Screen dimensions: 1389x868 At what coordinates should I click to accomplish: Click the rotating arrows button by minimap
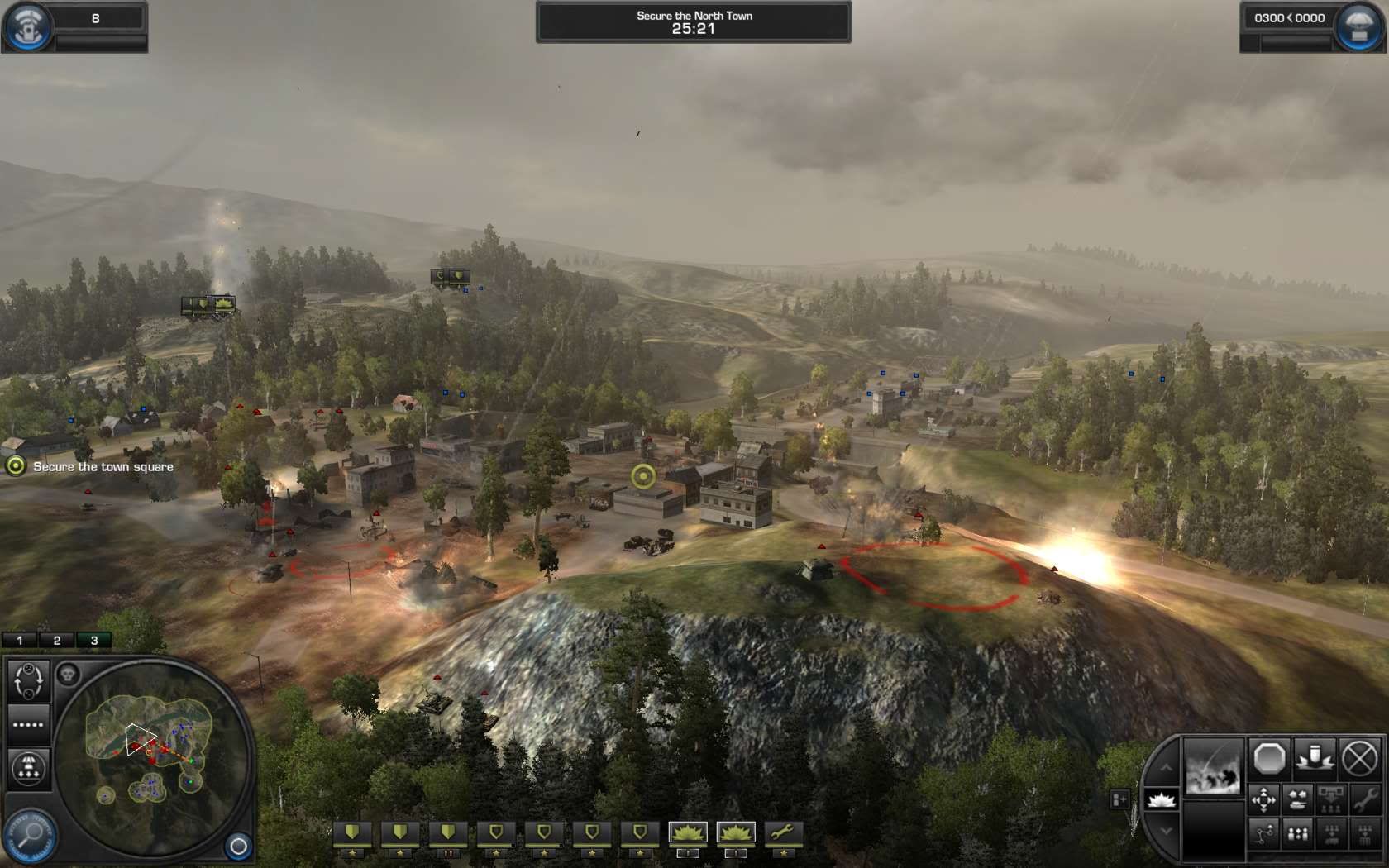click(29, 680)
